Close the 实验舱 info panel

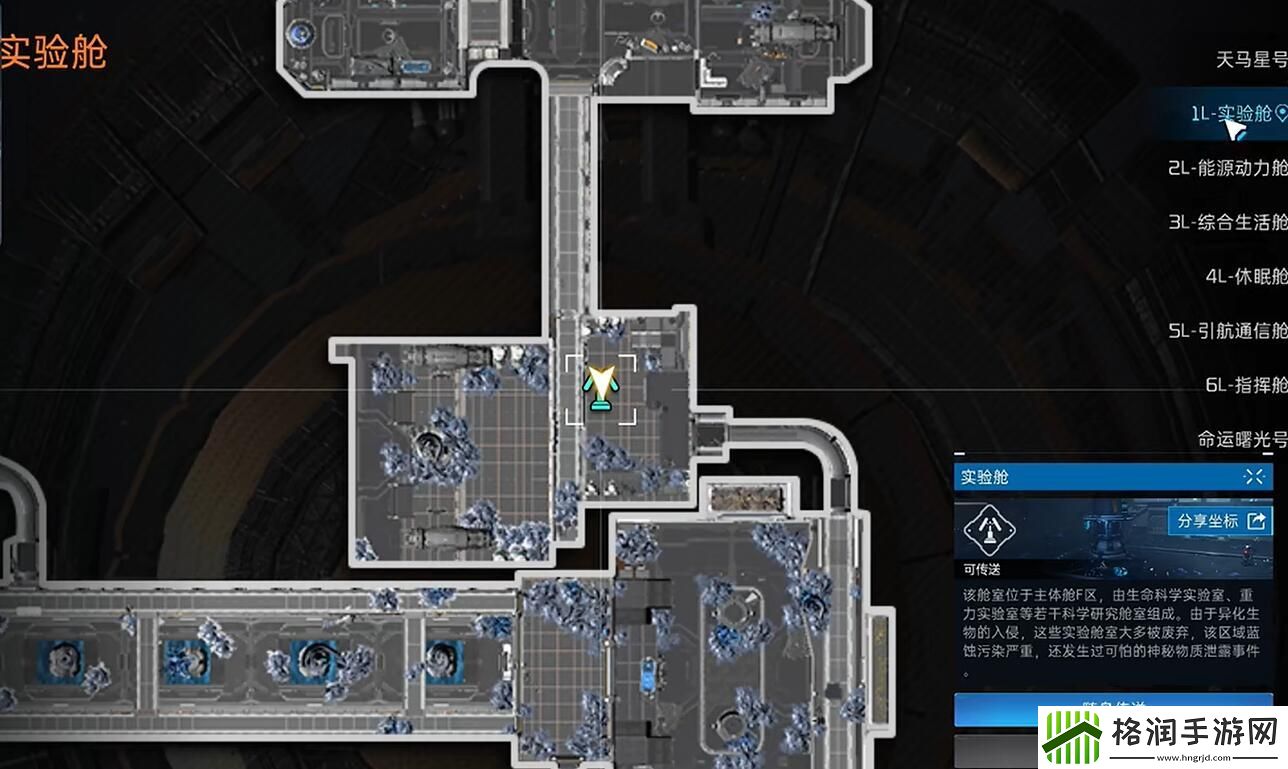tap(1254, 477)
